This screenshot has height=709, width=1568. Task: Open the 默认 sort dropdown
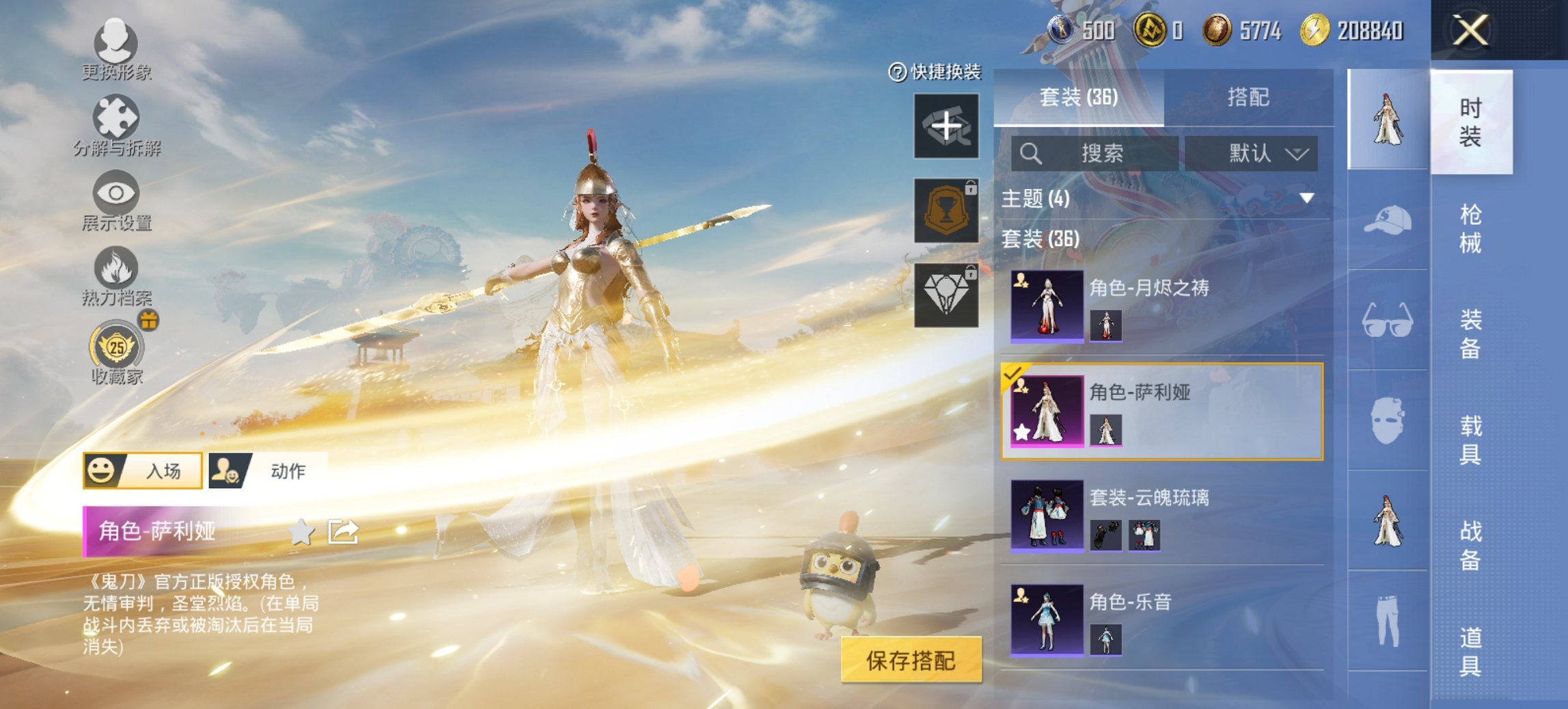click(x=1263, y=154)
